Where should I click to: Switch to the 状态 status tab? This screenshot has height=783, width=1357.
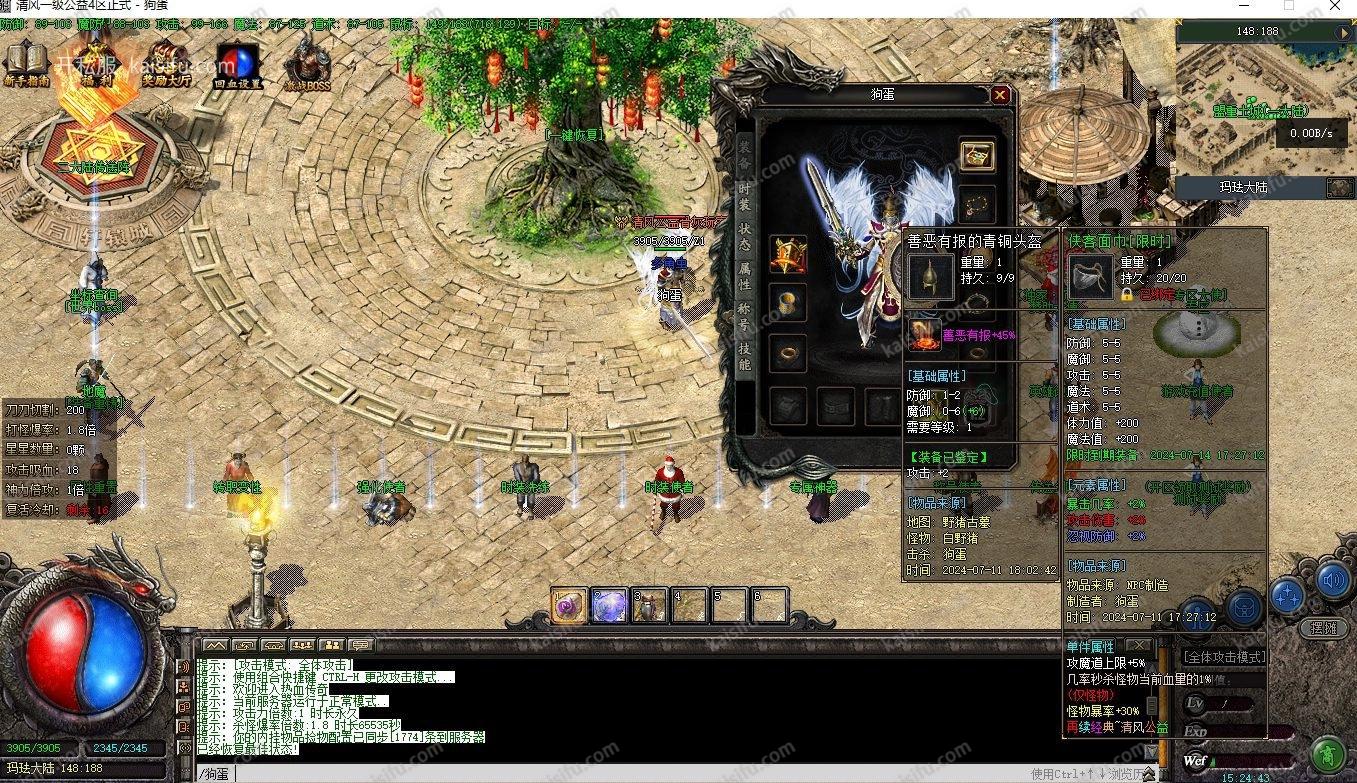pyautogui.click(x=745, y=237)
